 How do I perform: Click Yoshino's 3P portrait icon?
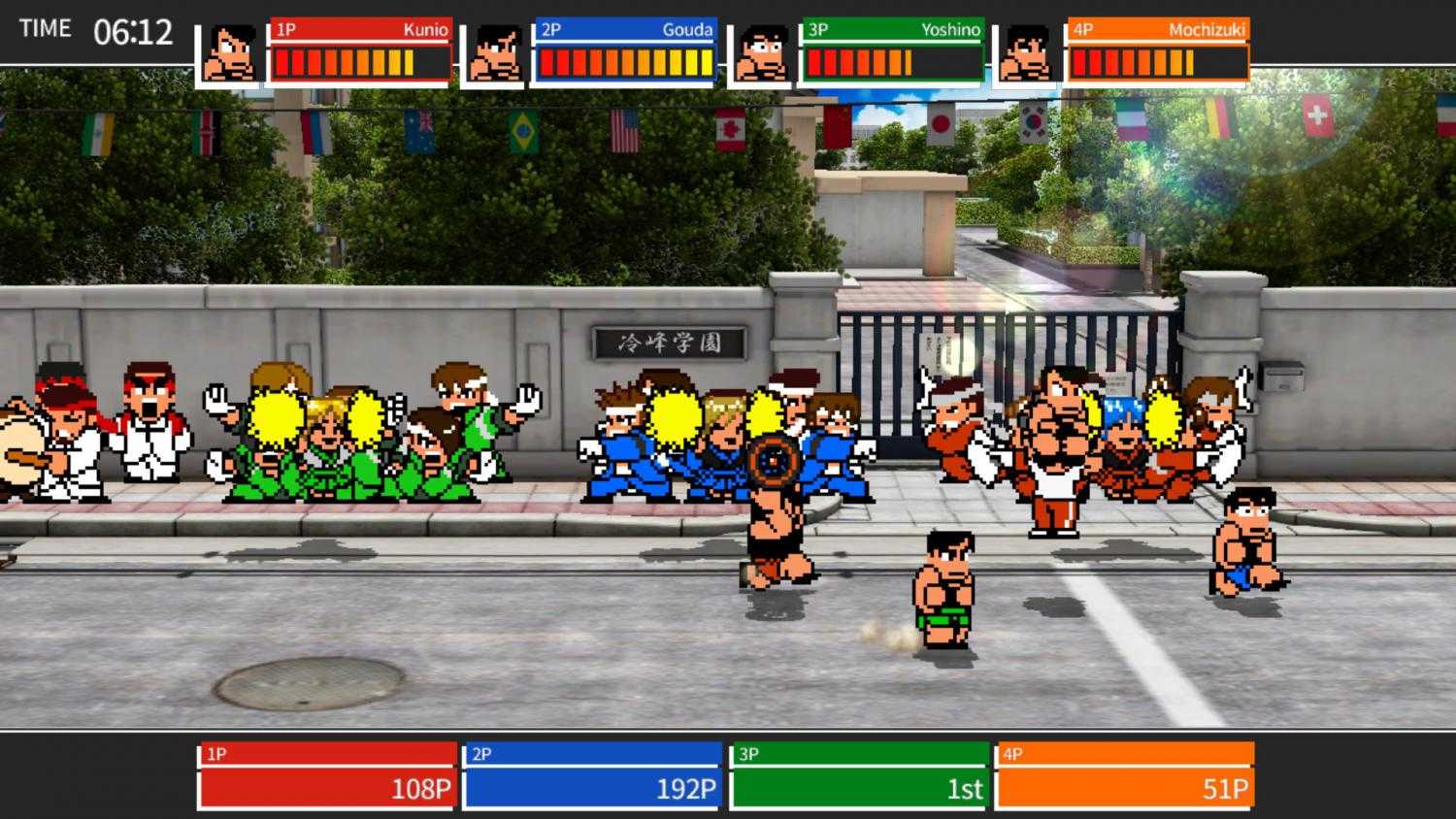(760, 49)
